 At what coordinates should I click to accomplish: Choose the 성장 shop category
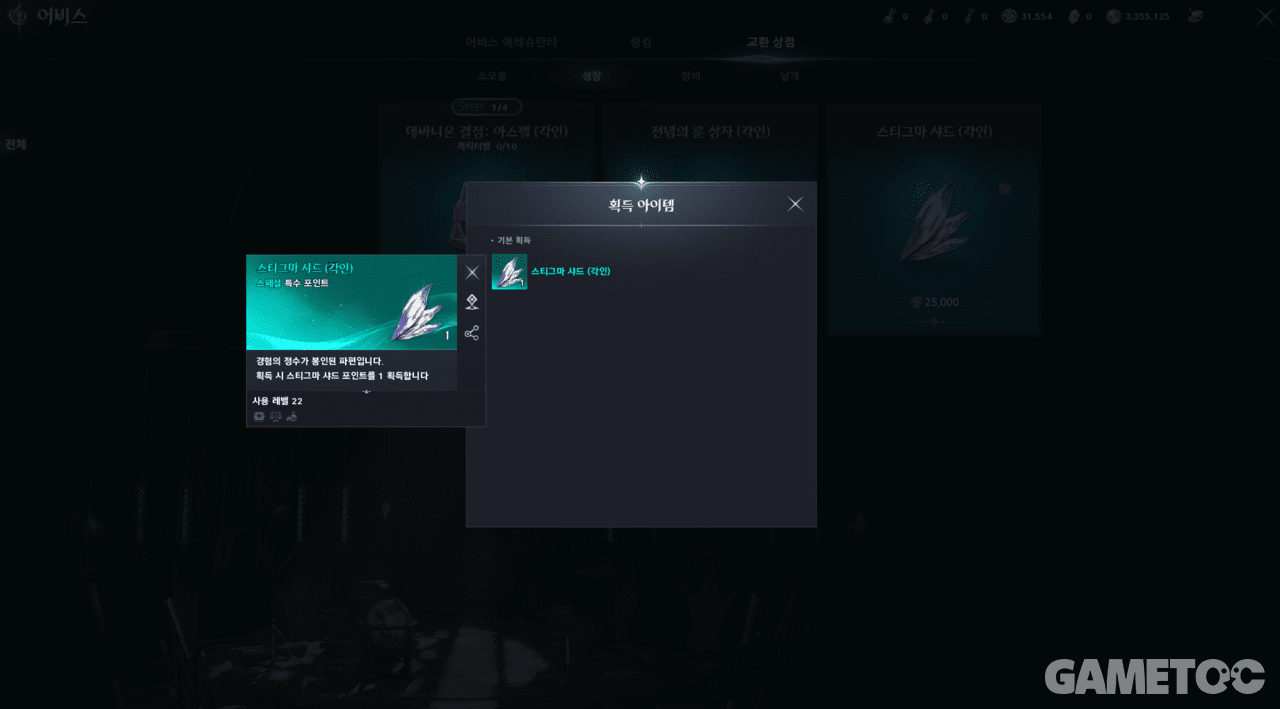(592, 76)
